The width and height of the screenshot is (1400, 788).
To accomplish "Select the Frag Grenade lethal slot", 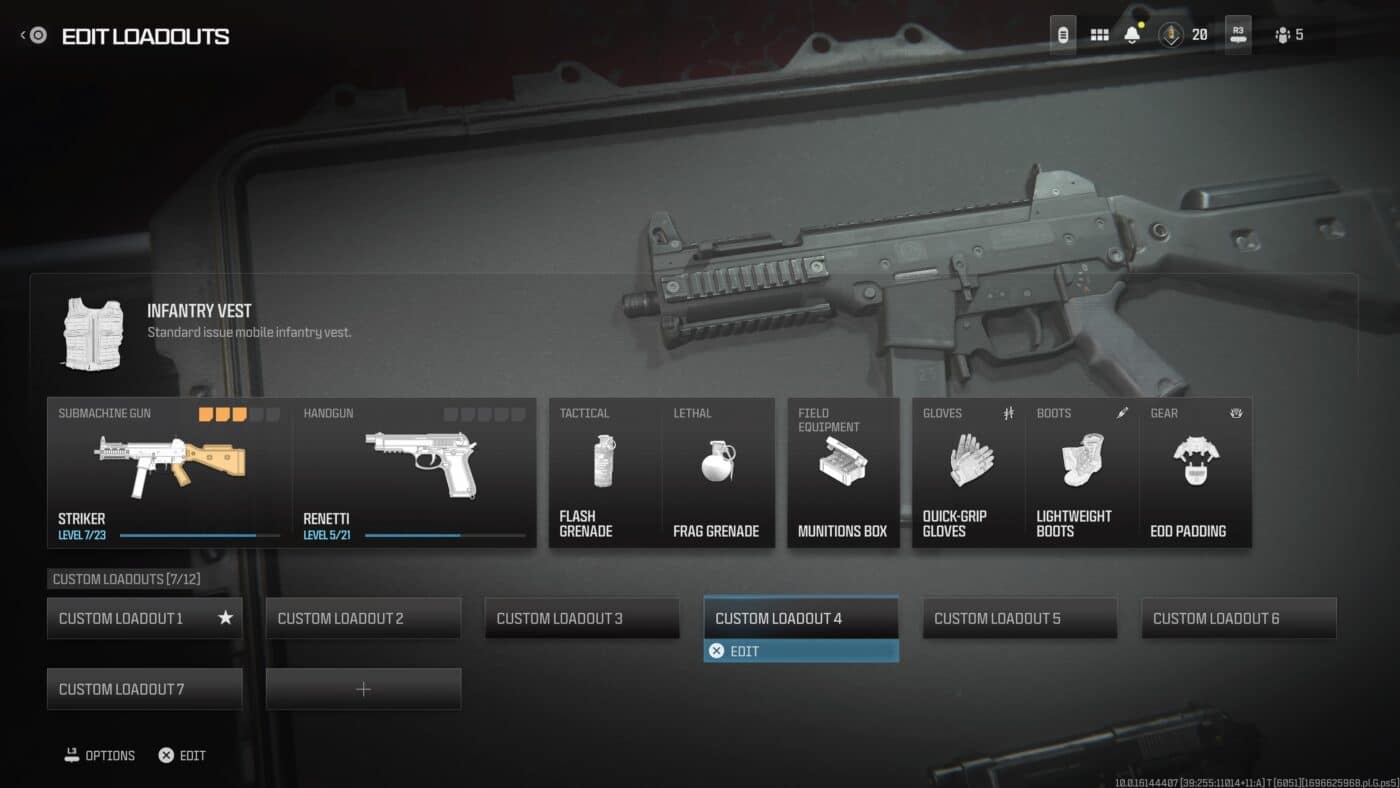I will (x=718, y=470).
